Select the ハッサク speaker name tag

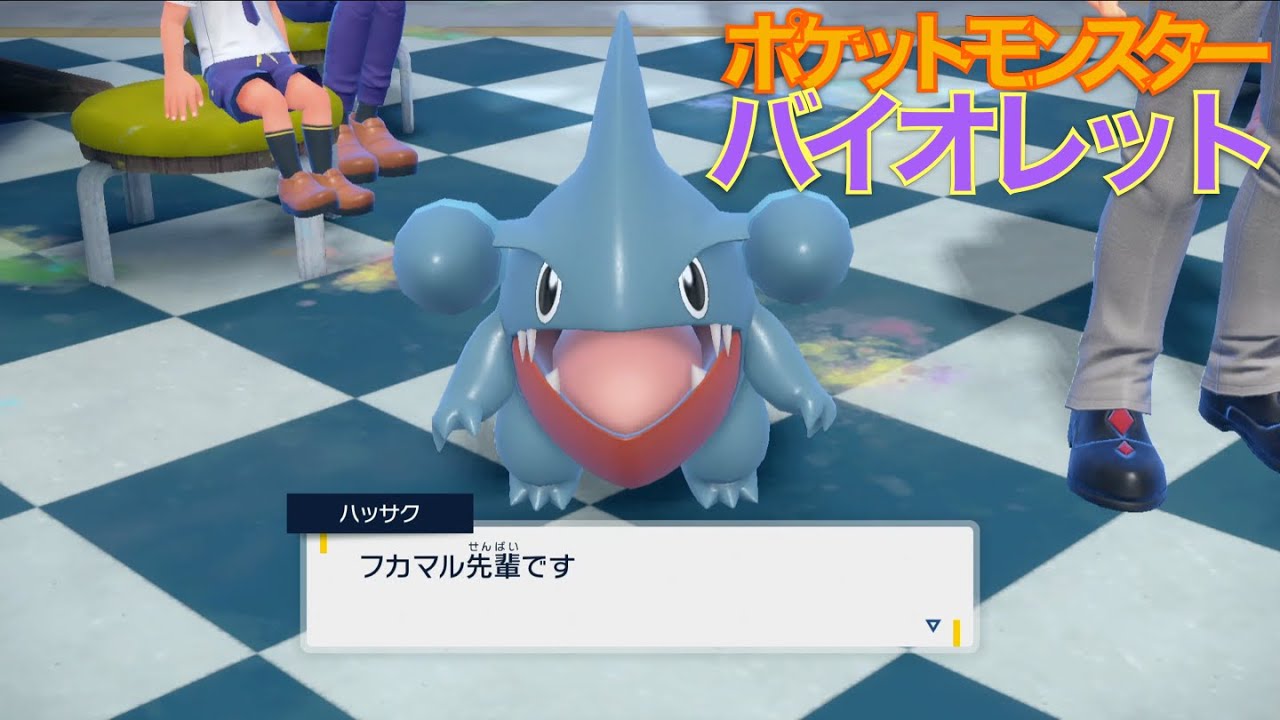coord(380,510)
